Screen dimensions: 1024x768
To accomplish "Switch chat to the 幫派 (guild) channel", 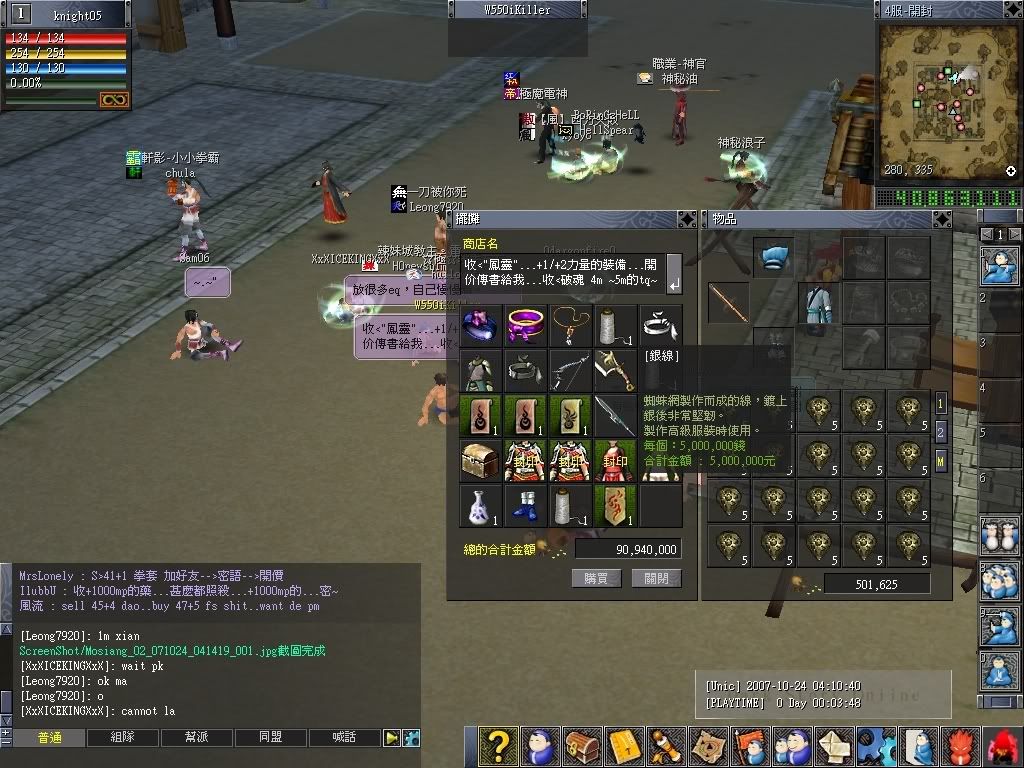I will (x=197, y=738).
